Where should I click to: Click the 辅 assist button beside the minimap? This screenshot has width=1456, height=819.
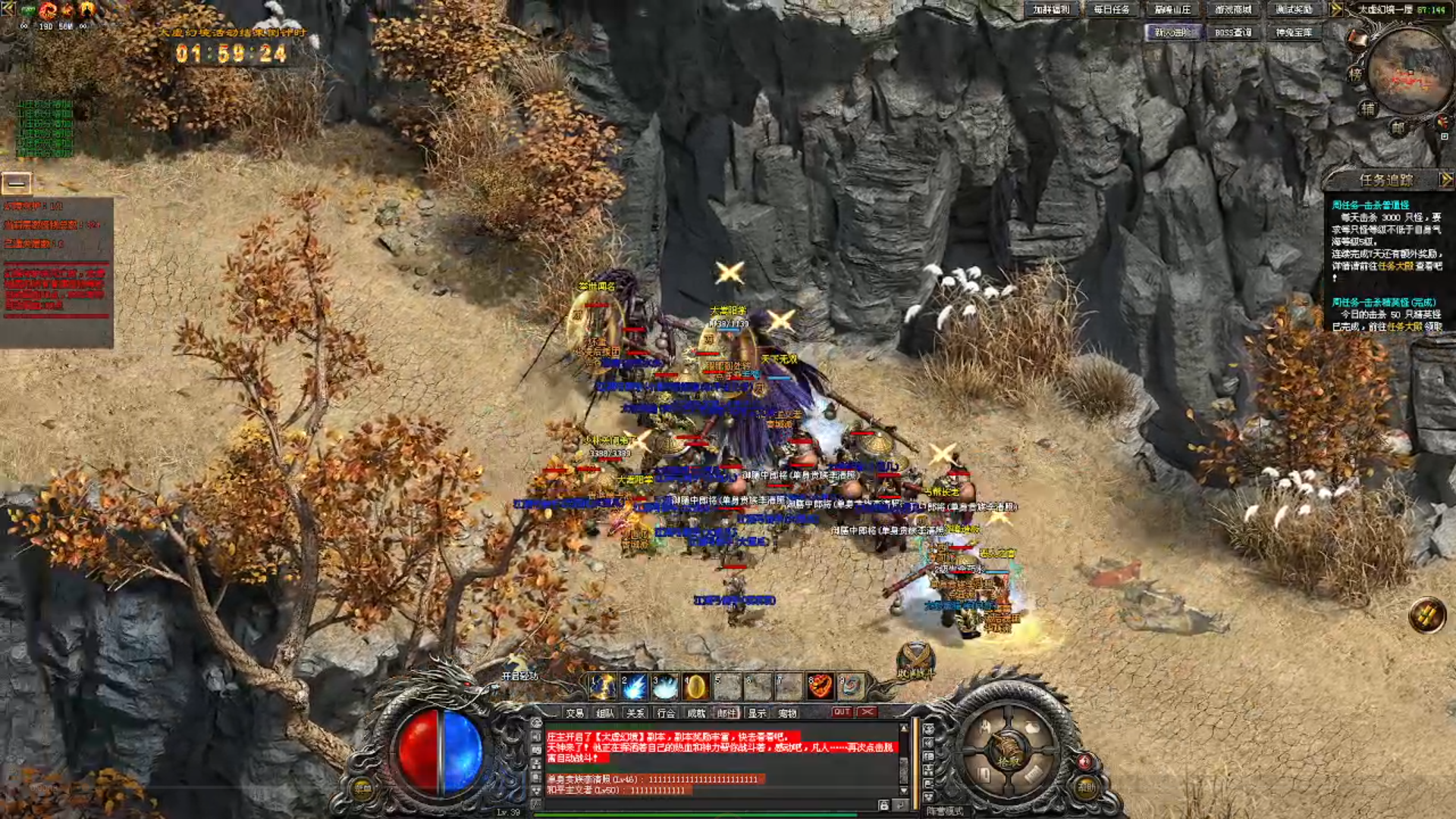(x=1367, y=109)
